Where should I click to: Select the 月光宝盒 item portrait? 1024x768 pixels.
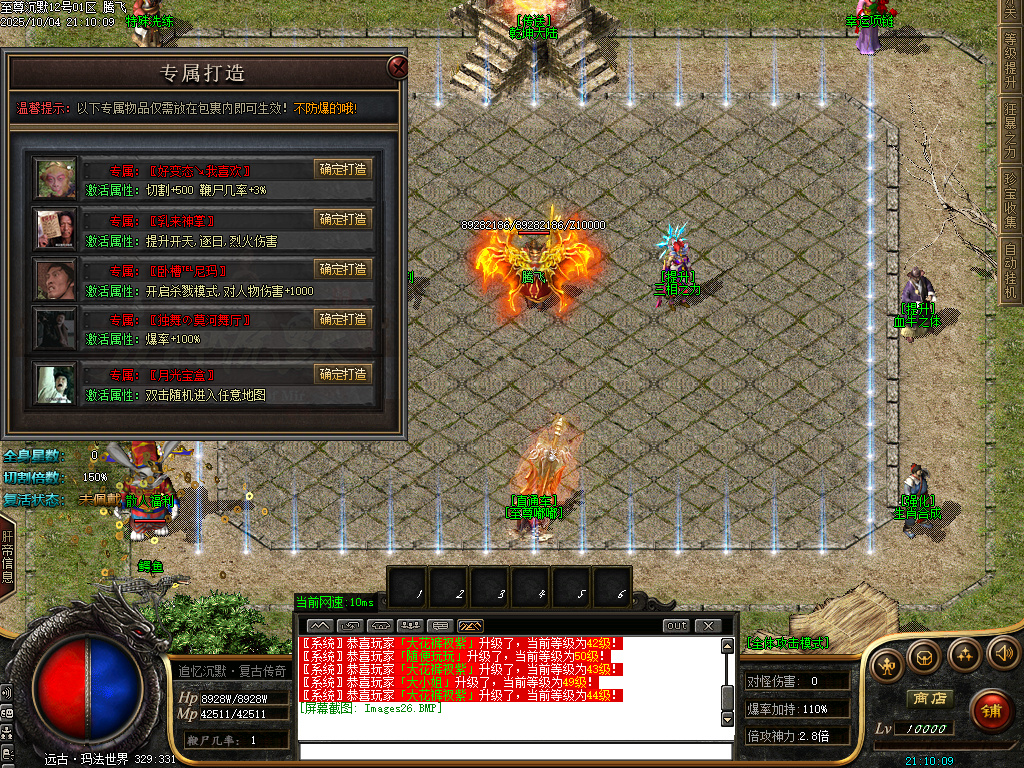[56, 383]
